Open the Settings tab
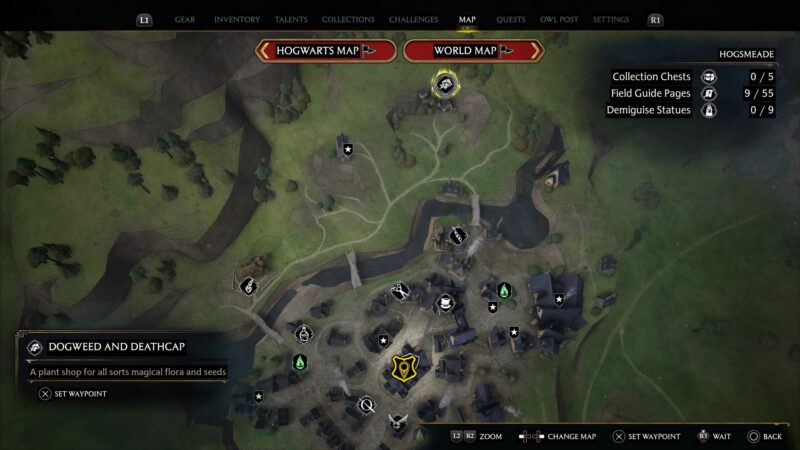Image resolution: width=800 pixels, height=450 pixels. 611,19
